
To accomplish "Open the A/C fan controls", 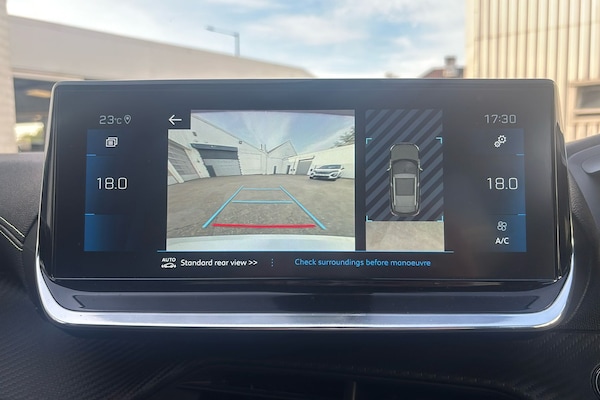I will 501,232.
